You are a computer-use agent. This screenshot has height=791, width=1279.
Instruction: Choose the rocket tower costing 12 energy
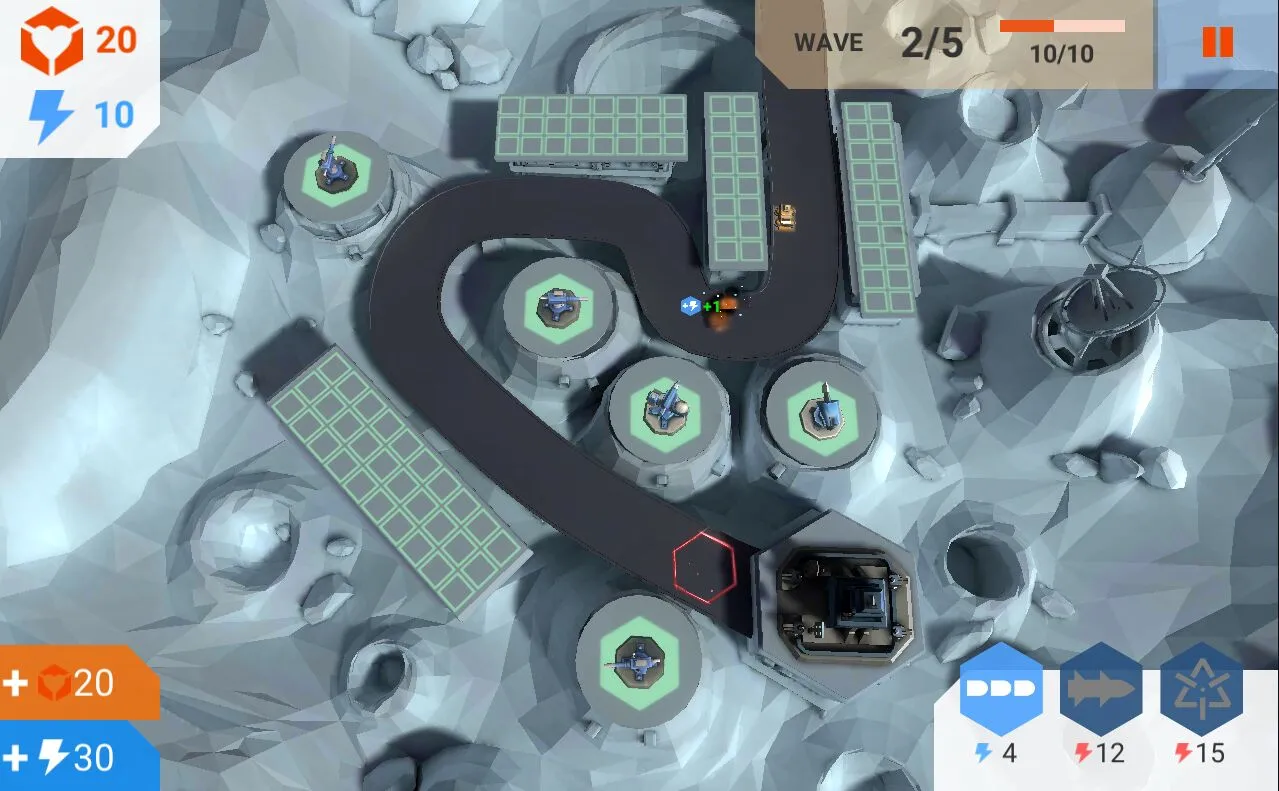coord(1101,690)
